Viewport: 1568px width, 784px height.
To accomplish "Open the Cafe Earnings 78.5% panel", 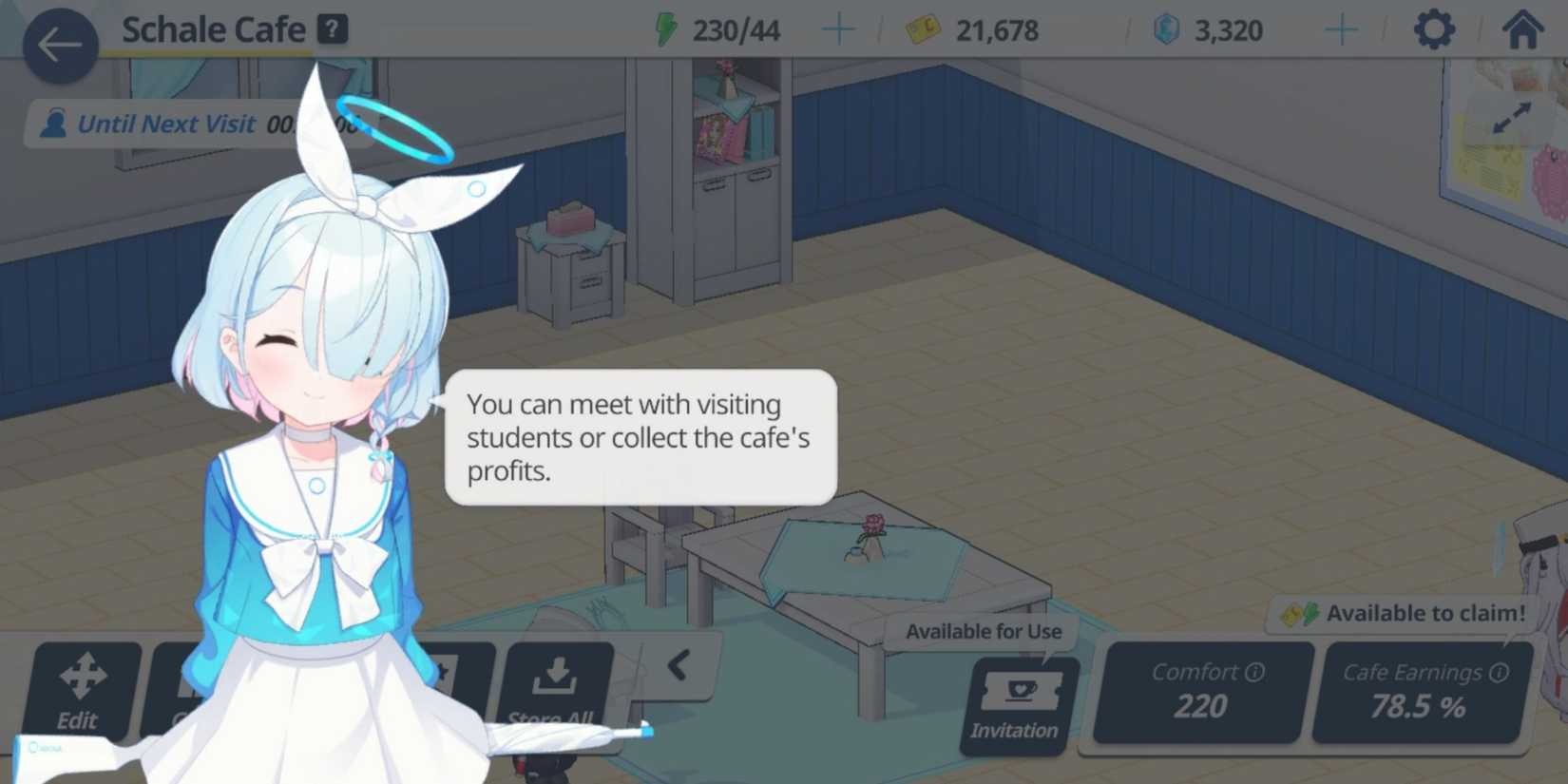I will click(1423, 694).
